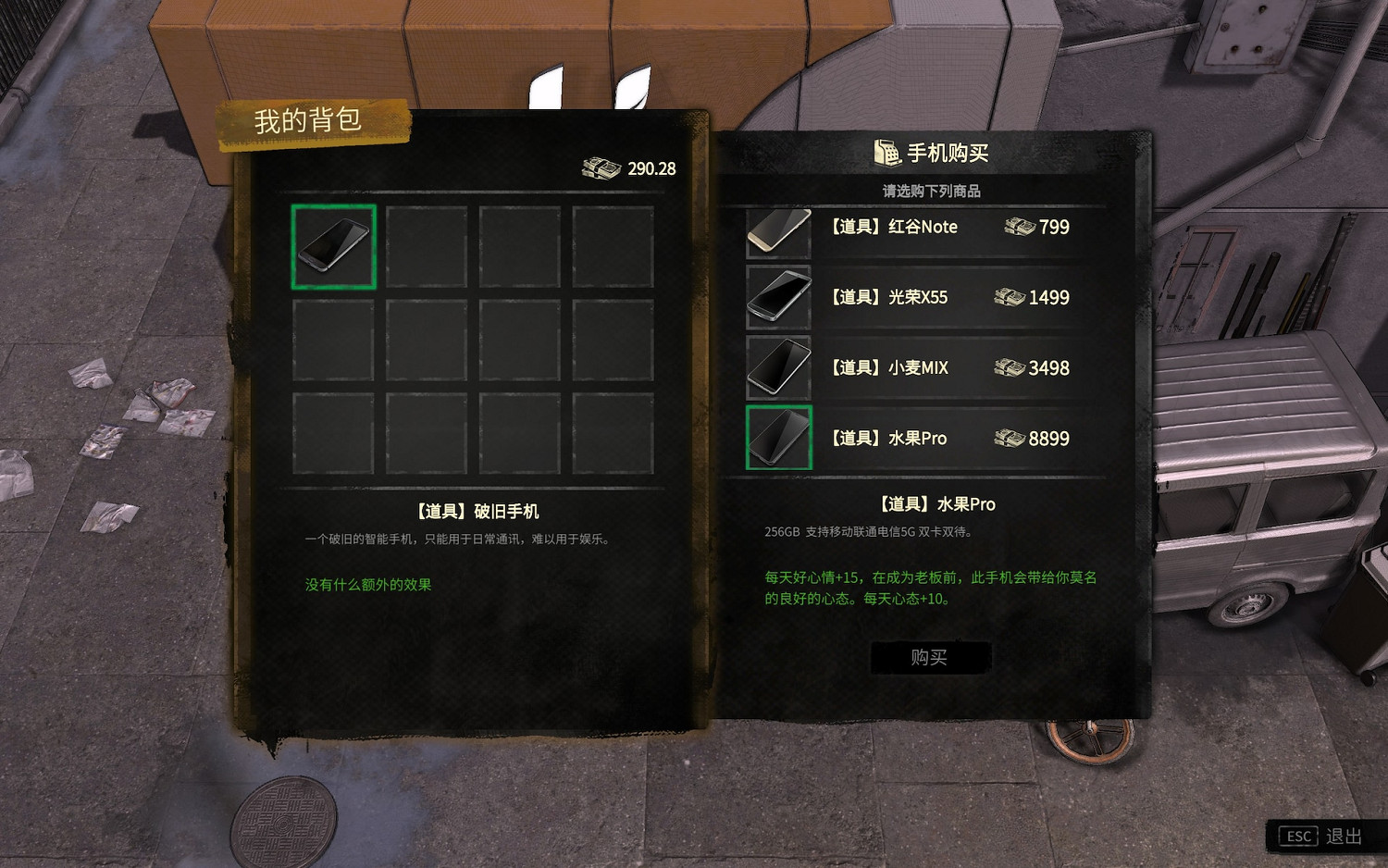Click the cash icon next to 8899
Image resolution: width=1388 pixels, height=868 pixels.
(1011, 438)
